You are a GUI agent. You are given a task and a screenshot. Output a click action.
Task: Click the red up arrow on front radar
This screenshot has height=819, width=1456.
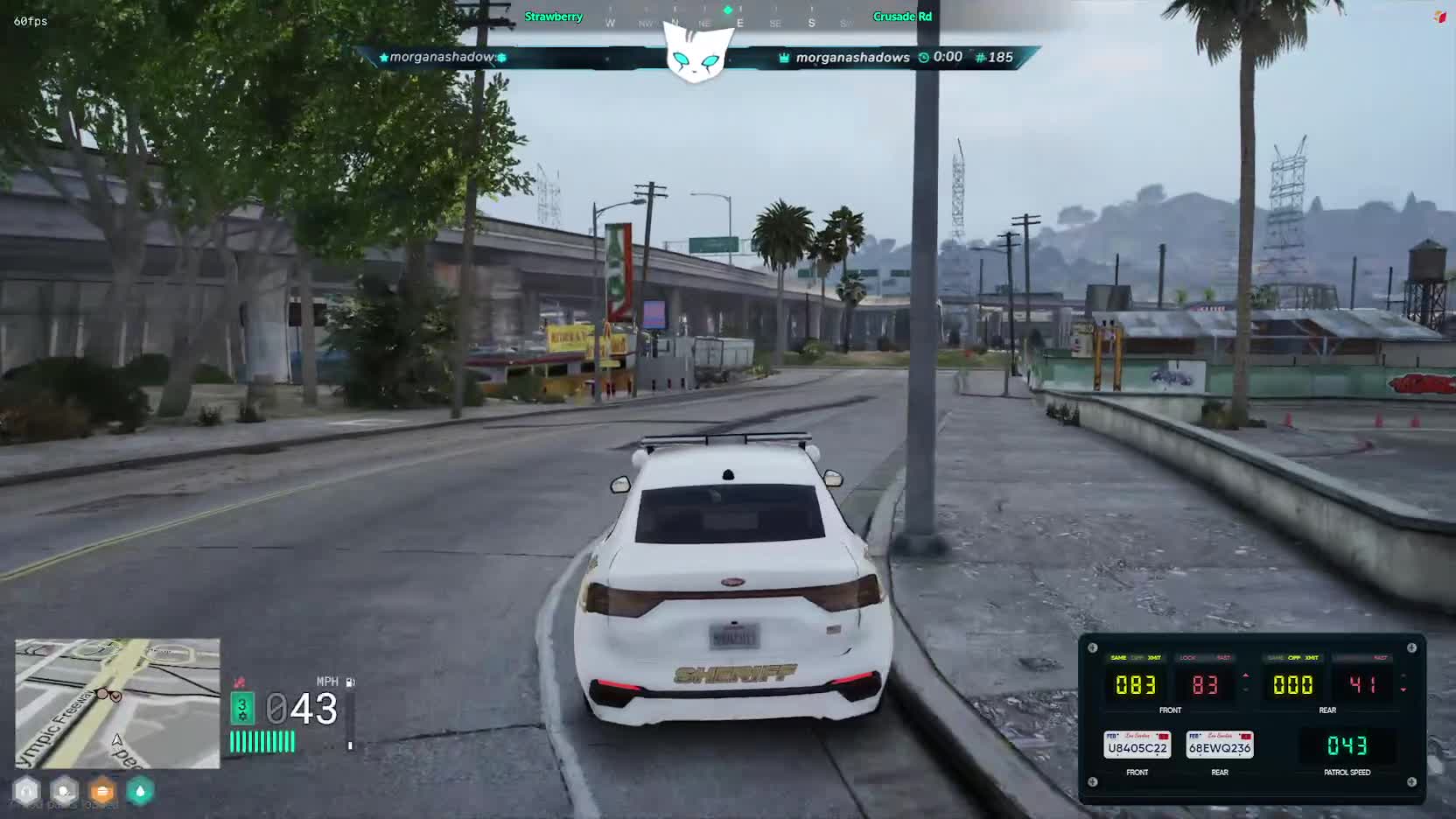pyautogui.click(x=1246, y=675)
